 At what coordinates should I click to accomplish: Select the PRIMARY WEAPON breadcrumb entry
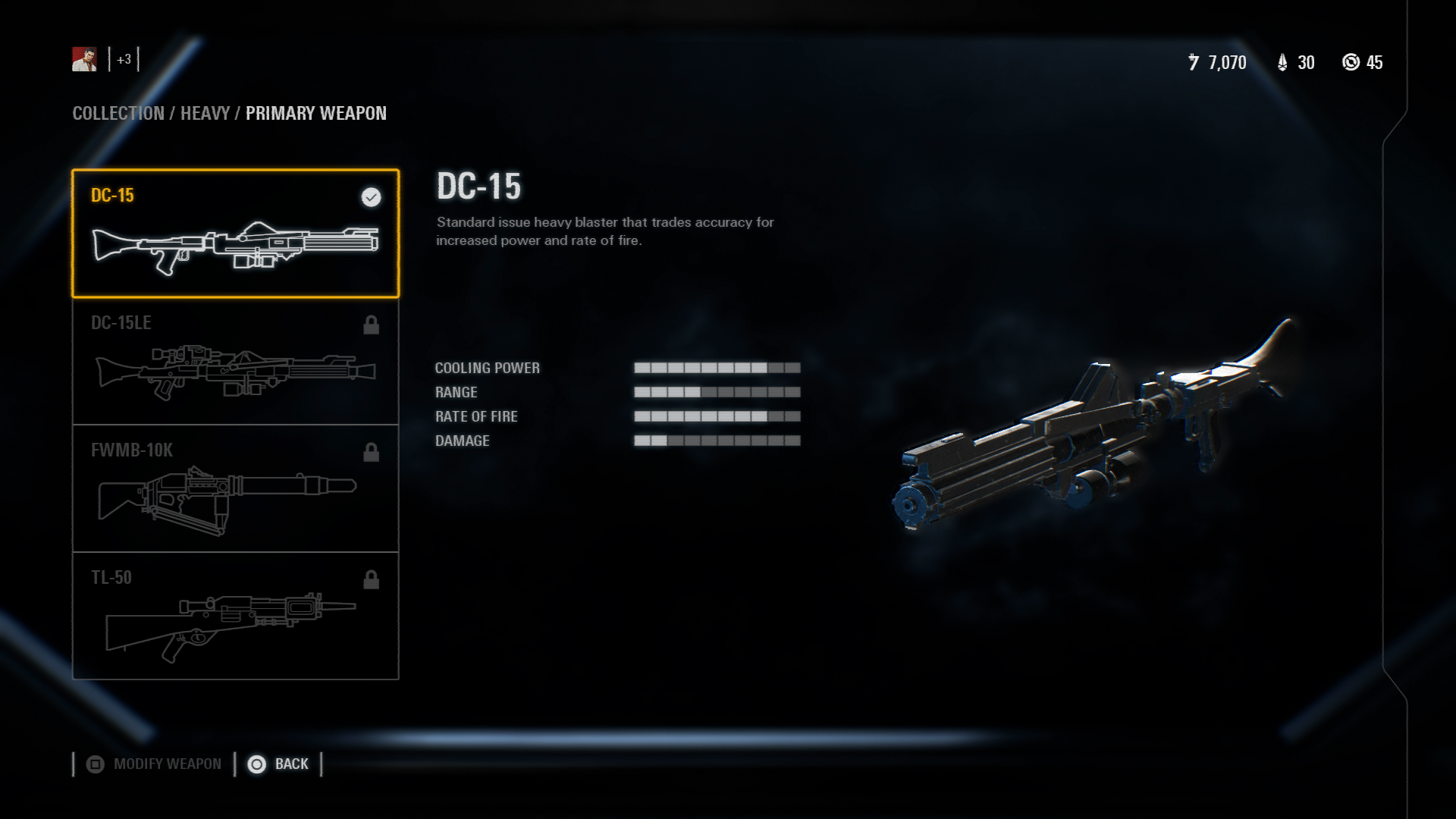point(315,114)
